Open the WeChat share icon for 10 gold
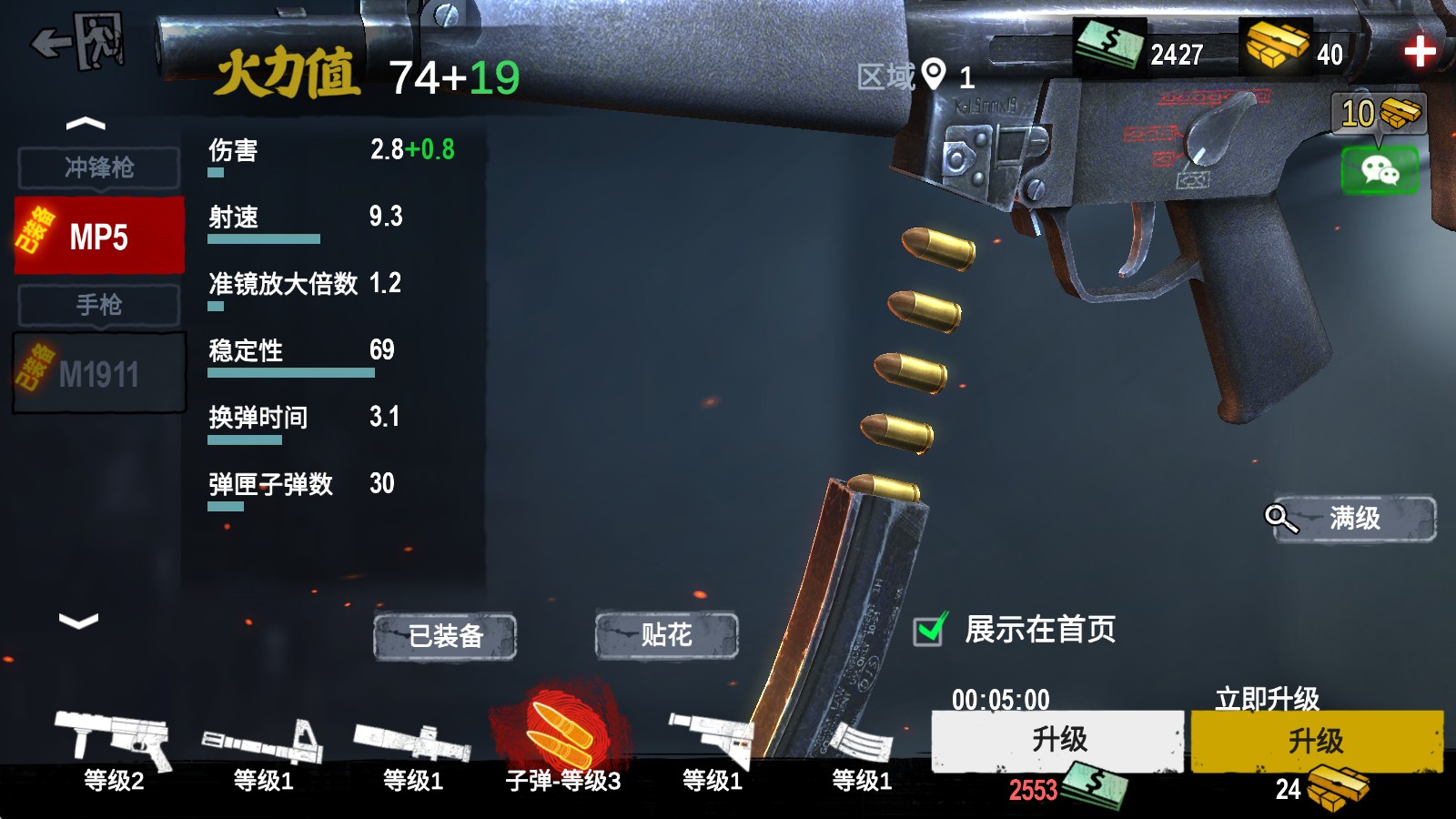 1382,168
